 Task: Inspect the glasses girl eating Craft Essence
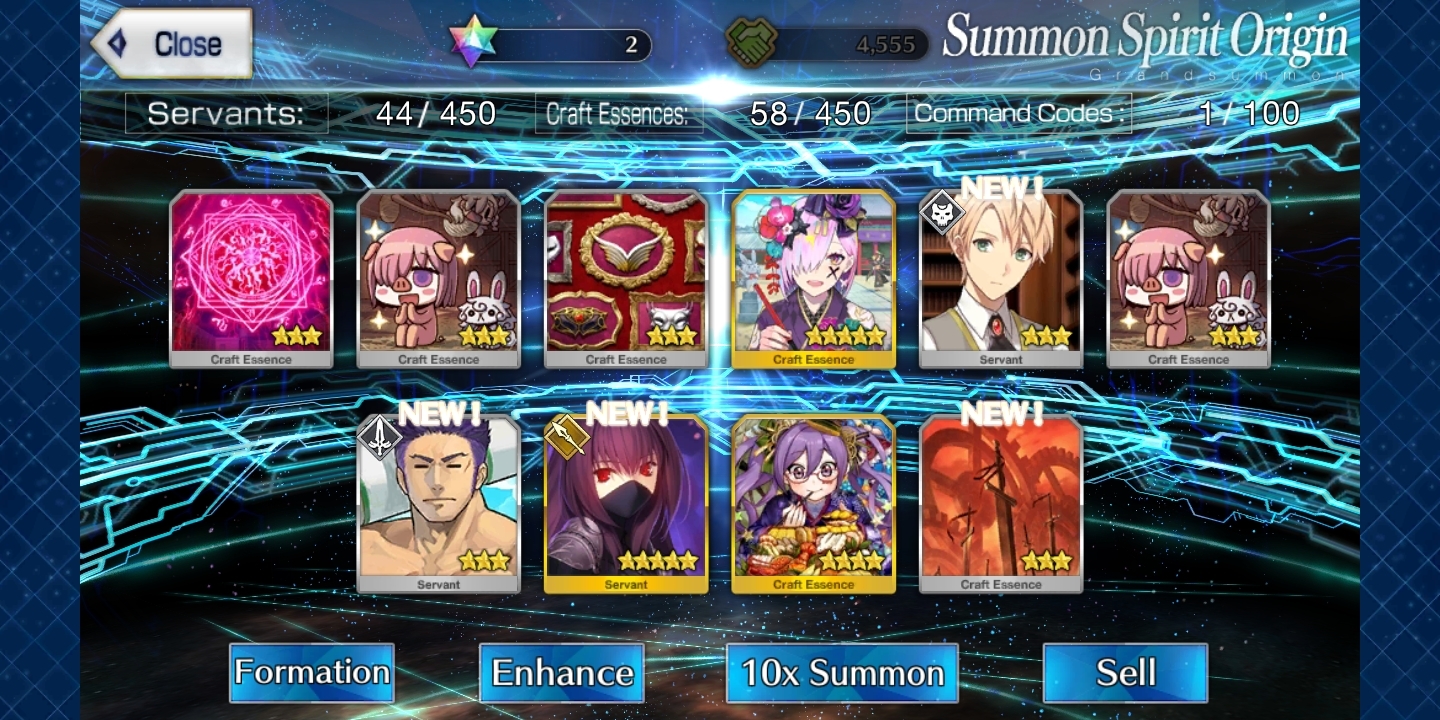pyautogui.click(x=813, y=503)
